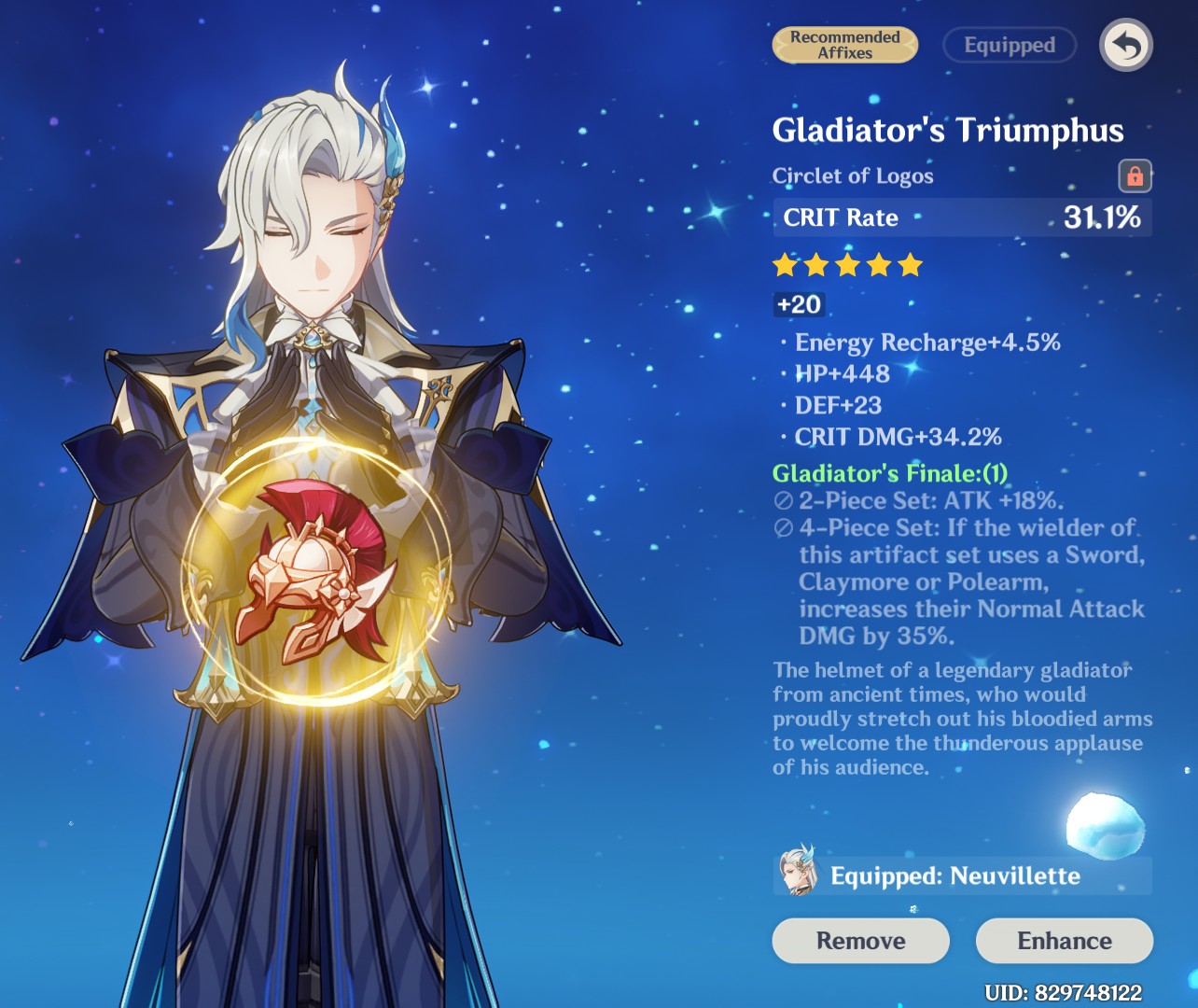1198x1008 pixels.
Task: Switch to the Equipped tab
Action: (x=1009, y=45)
